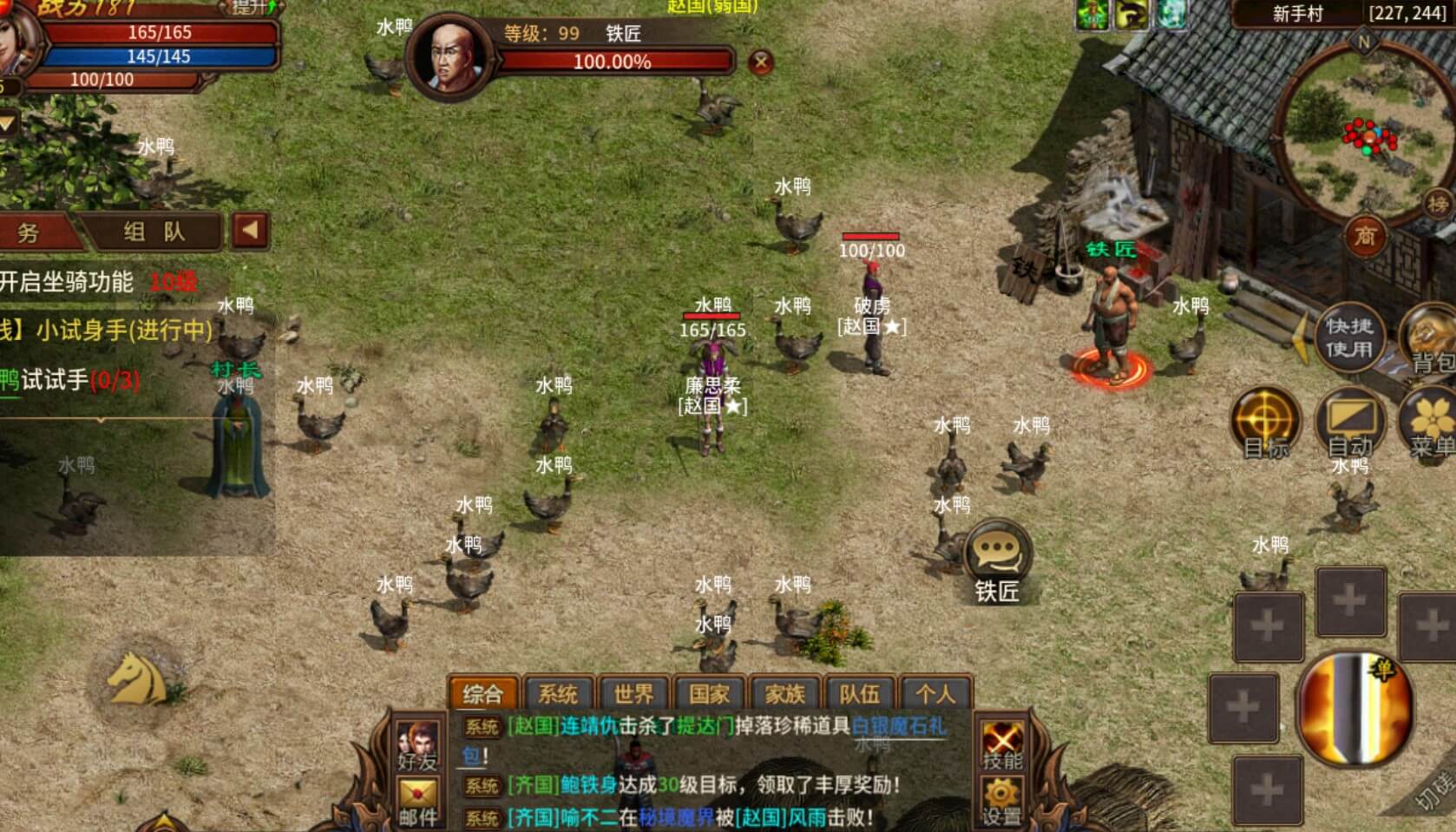Select the 国家 chat tab
Viewport: 1456px width, 832px height.
coord(709,694)
